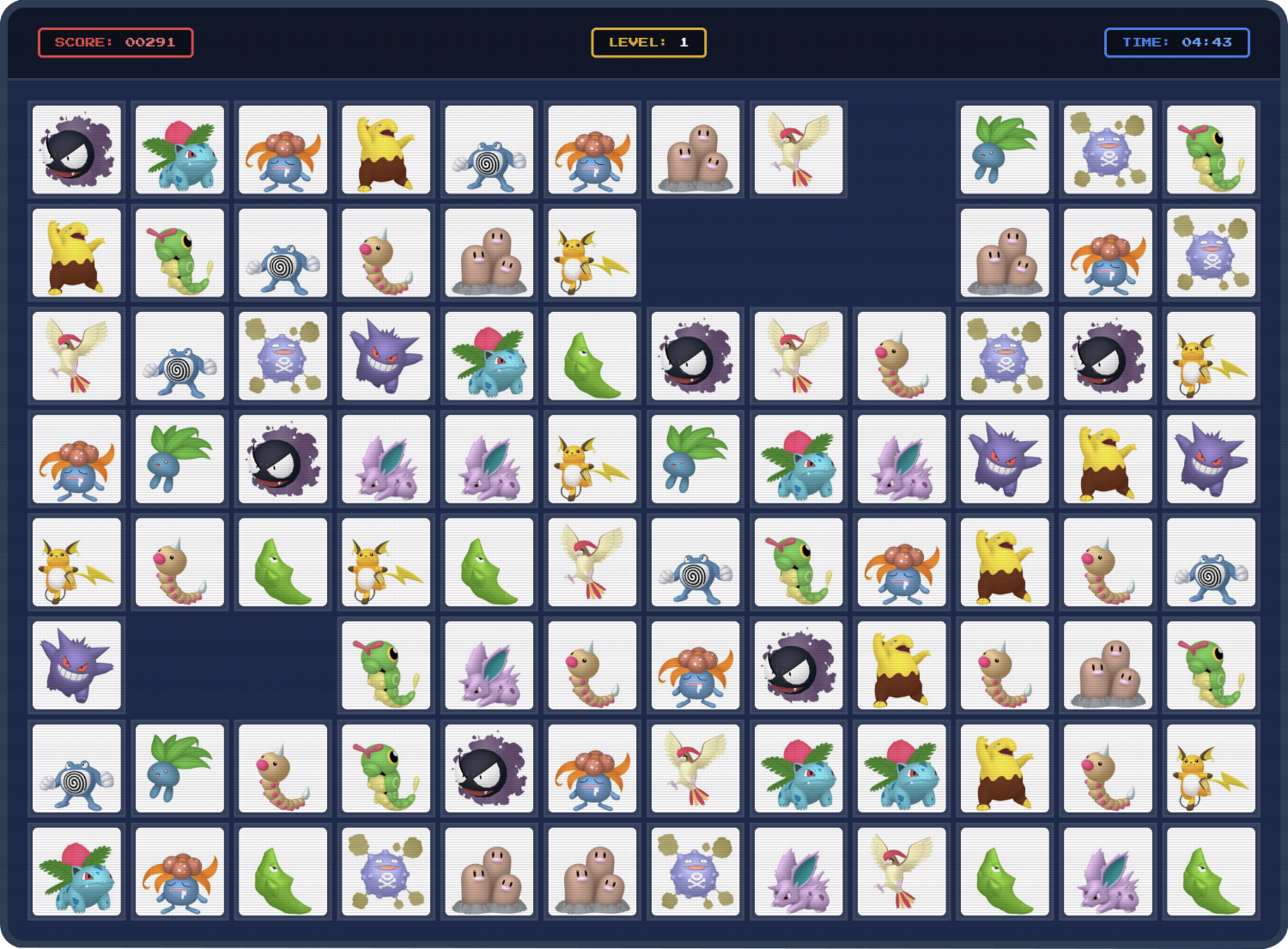Select the Ivysaur tile beside Gastly
The width and height of the screenshot is (1288, 949).
[179, 150]
